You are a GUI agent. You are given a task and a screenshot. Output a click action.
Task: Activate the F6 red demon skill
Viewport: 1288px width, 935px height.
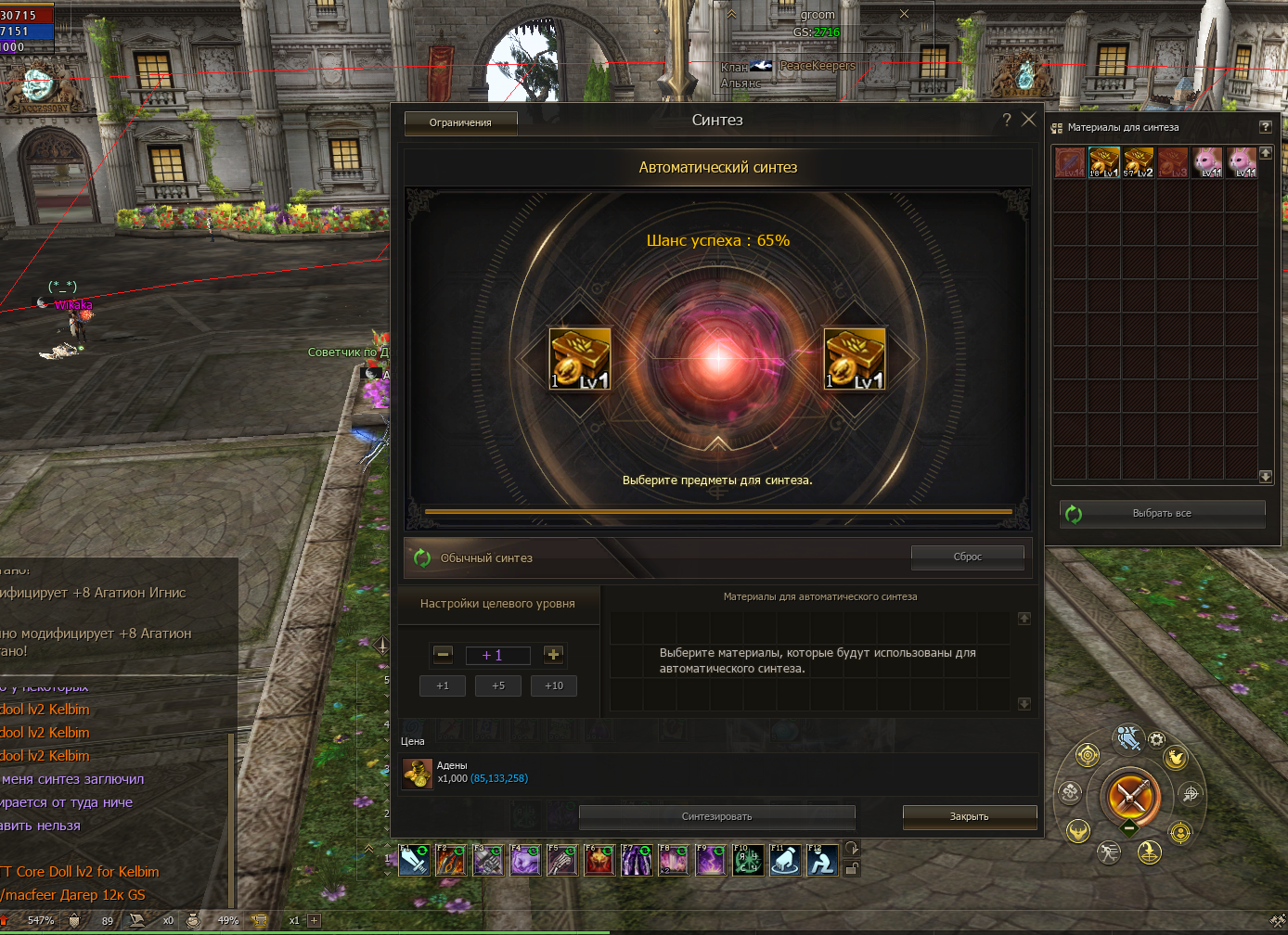click(599, 862)
